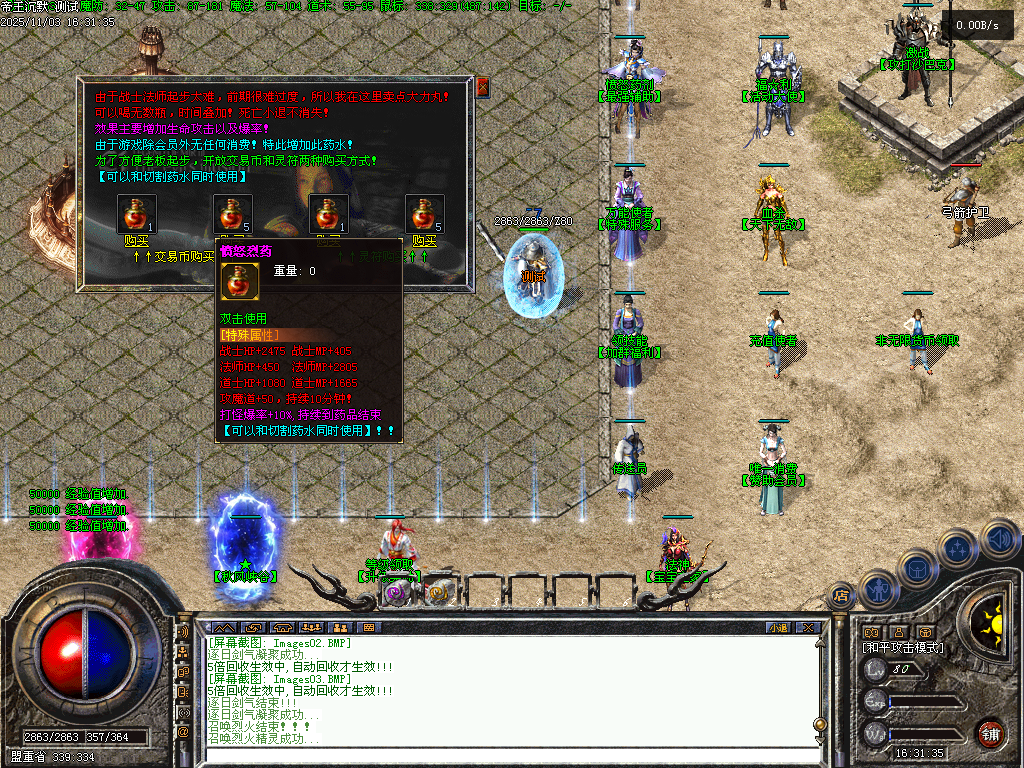
Task: Click the 小退 logout button
Action: tap(777, 627)
